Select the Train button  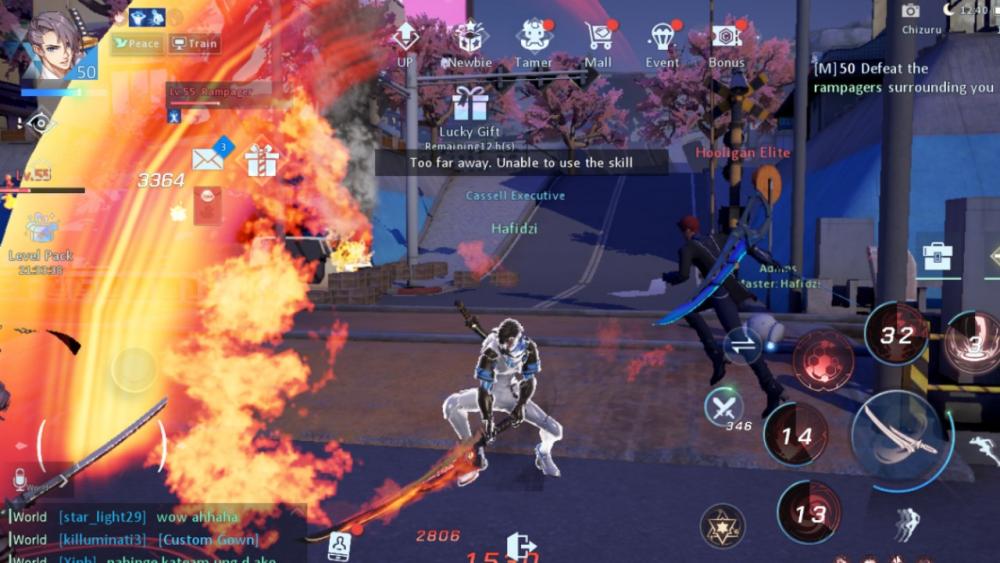(194, 43)
